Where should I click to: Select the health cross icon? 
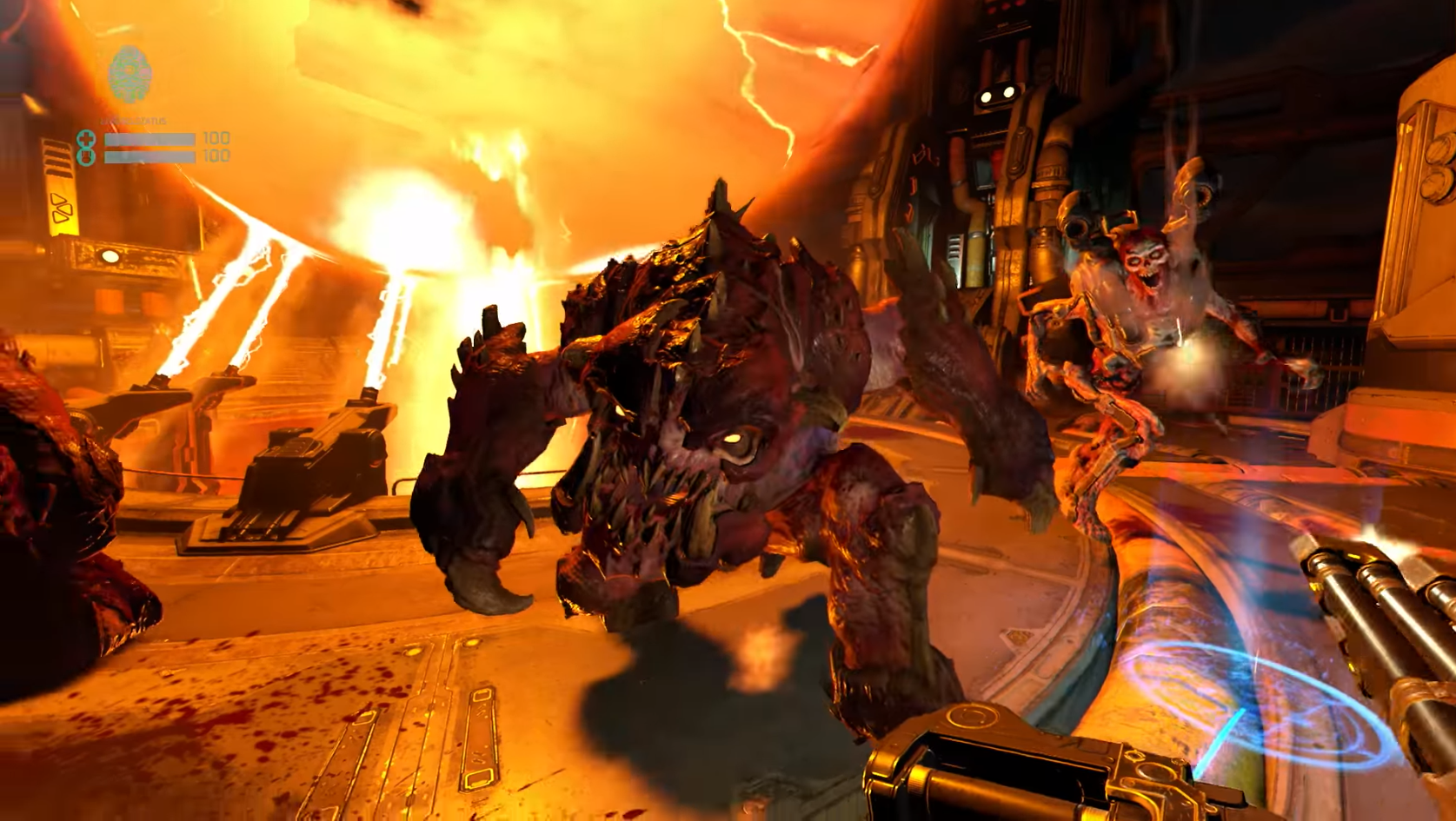point(86,139)
